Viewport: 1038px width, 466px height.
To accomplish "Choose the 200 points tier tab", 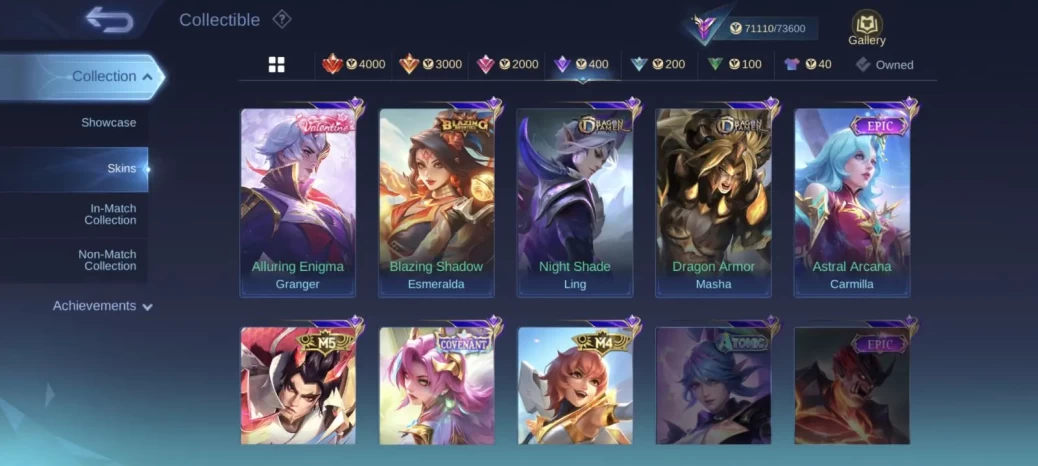I will click(x=658, y=65).
